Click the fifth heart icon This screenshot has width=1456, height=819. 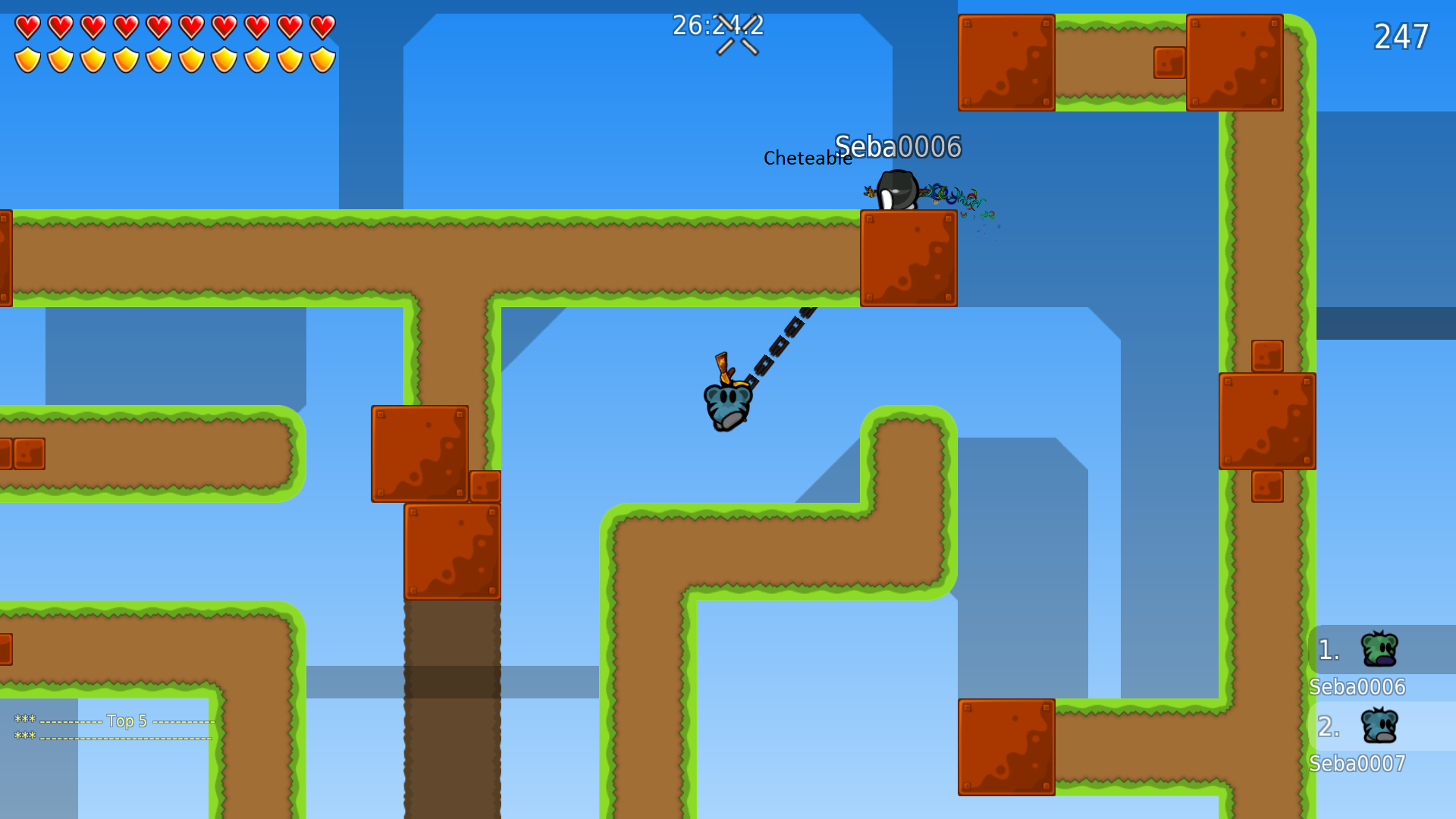click(160, 27)
